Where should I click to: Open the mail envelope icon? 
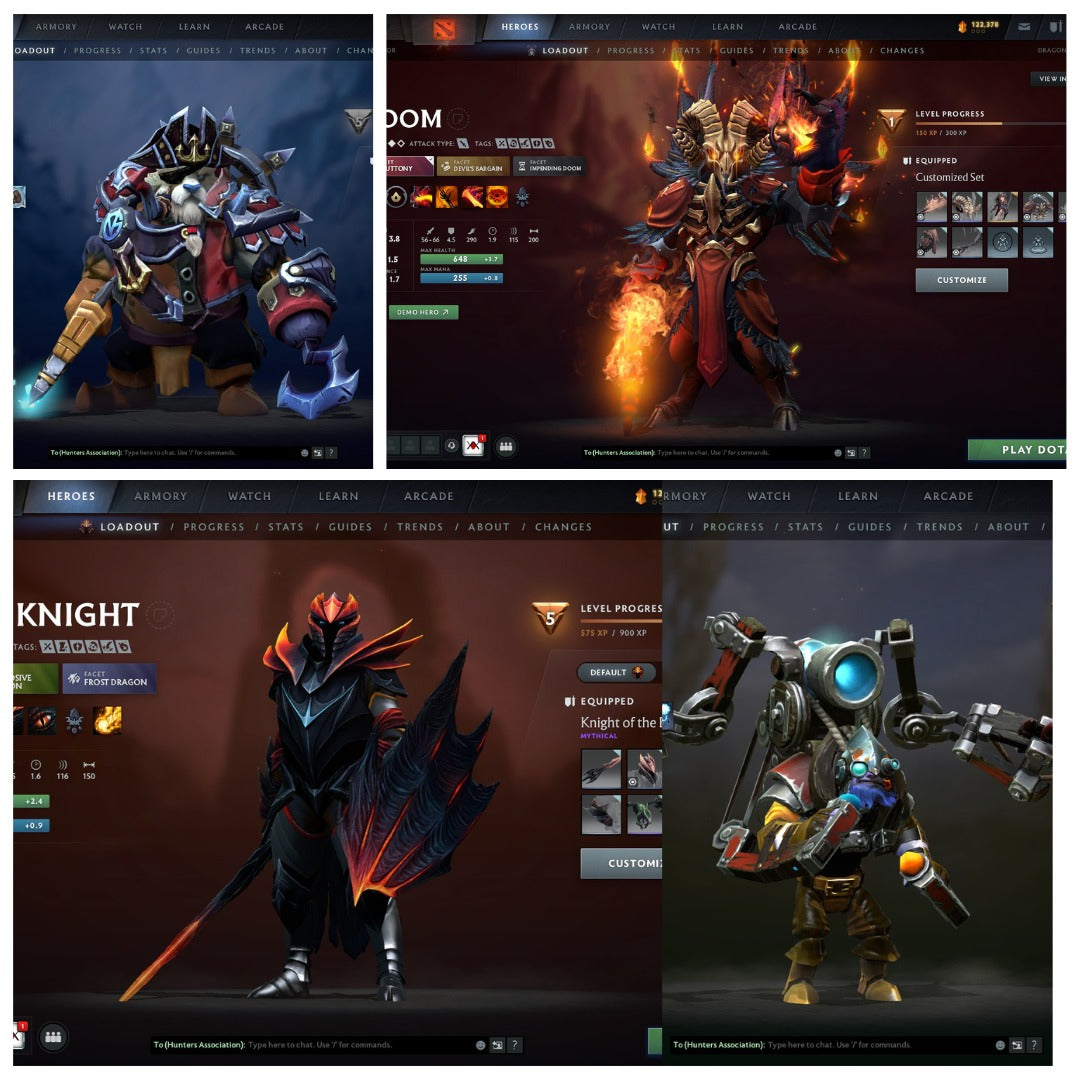(1024, 27)
